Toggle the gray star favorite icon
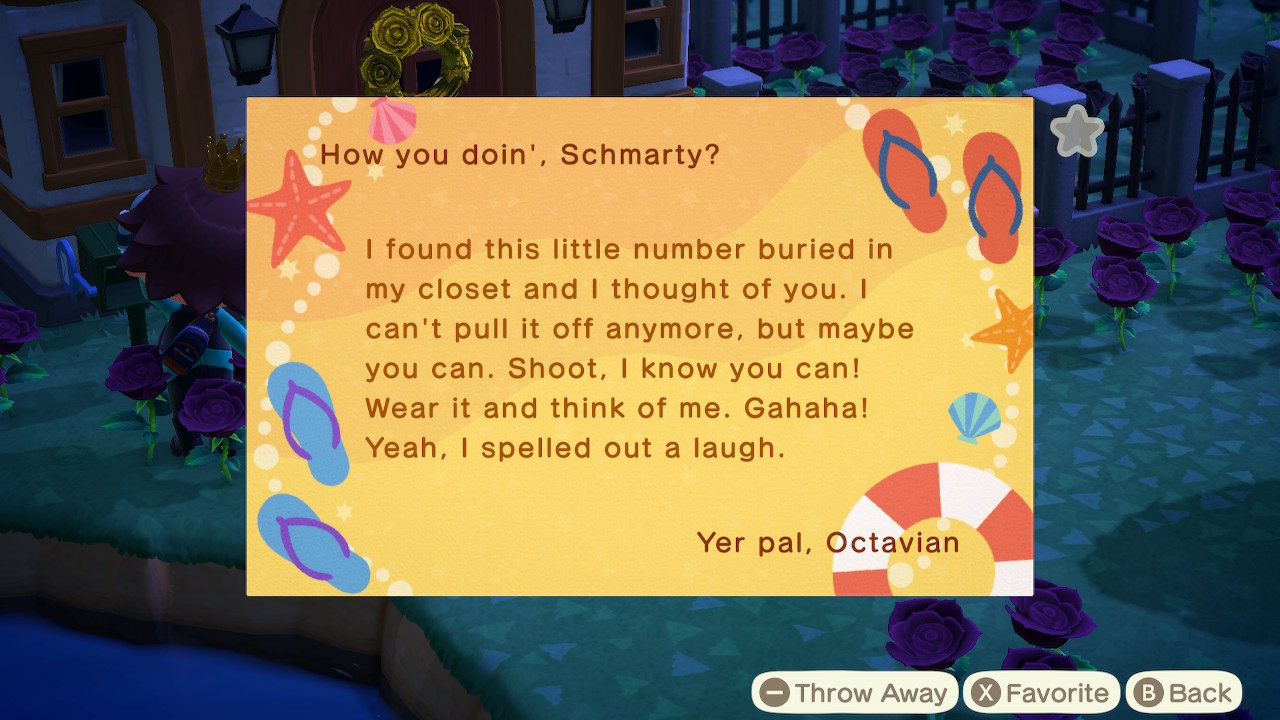This screenshot has height=720, width=1280. pyautogui.click(x=1076, y=132)
